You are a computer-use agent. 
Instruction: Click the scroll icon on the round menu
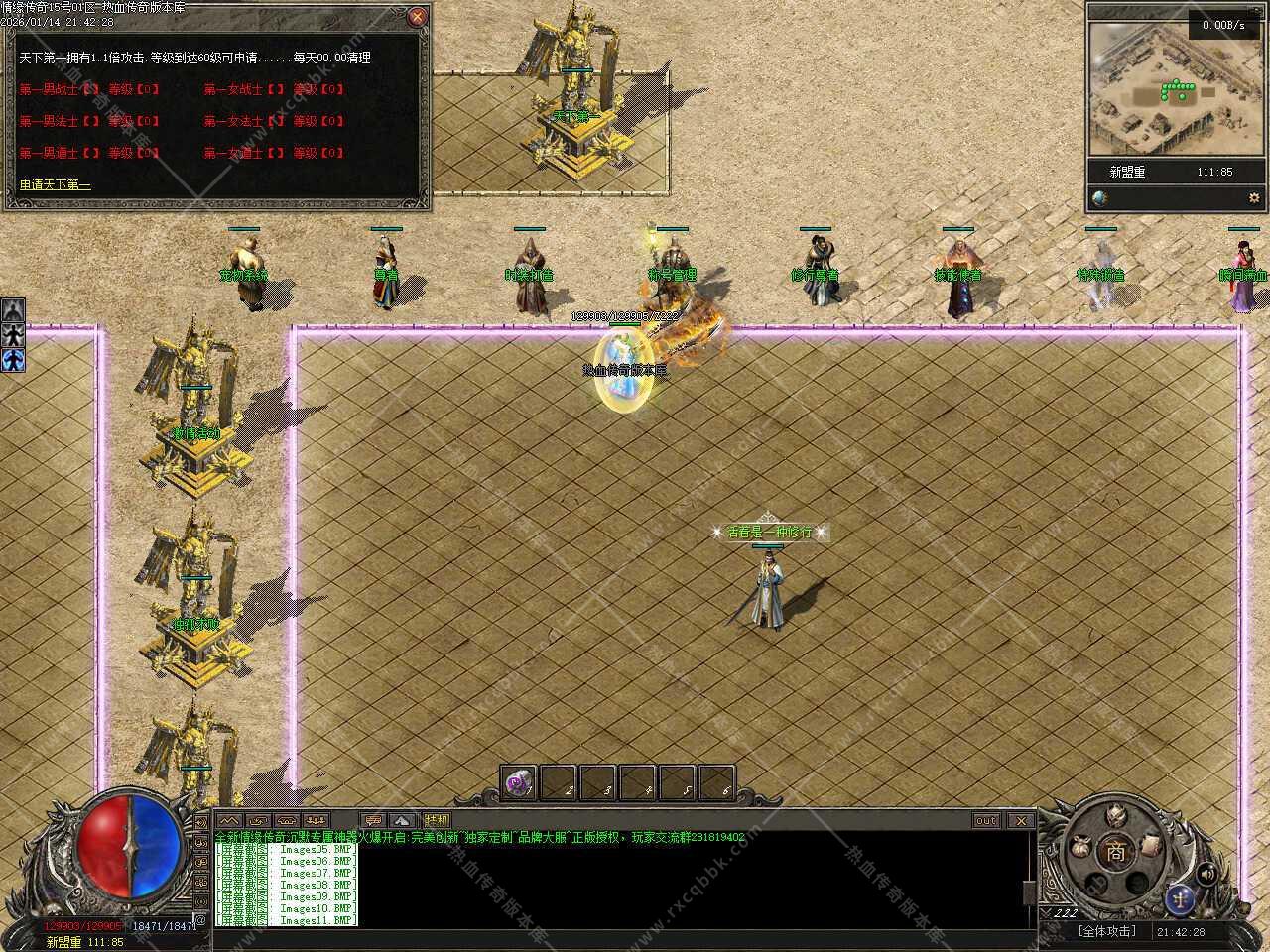[x=1150, y=844]
